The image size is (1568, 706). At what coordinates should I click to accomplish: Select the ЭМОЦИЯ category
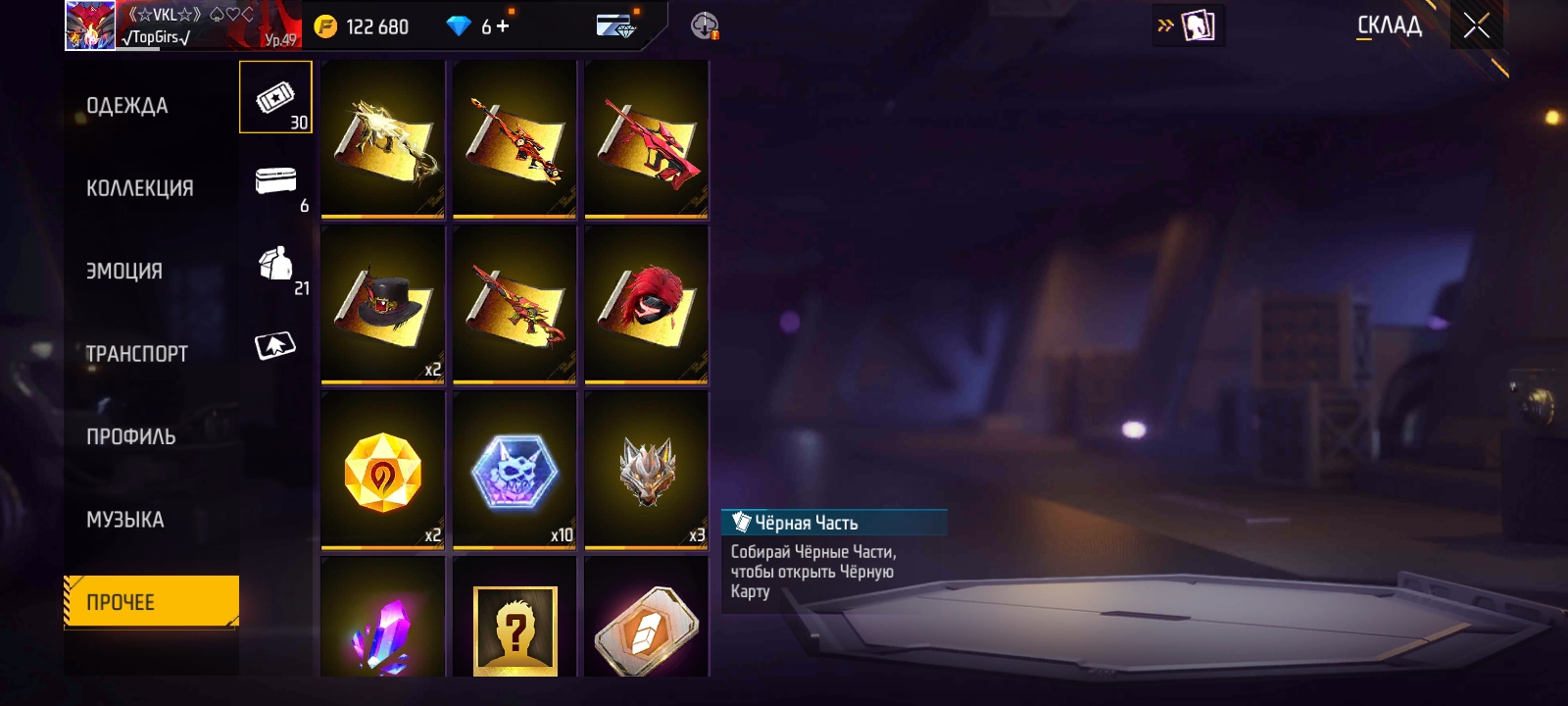[124, 271]
